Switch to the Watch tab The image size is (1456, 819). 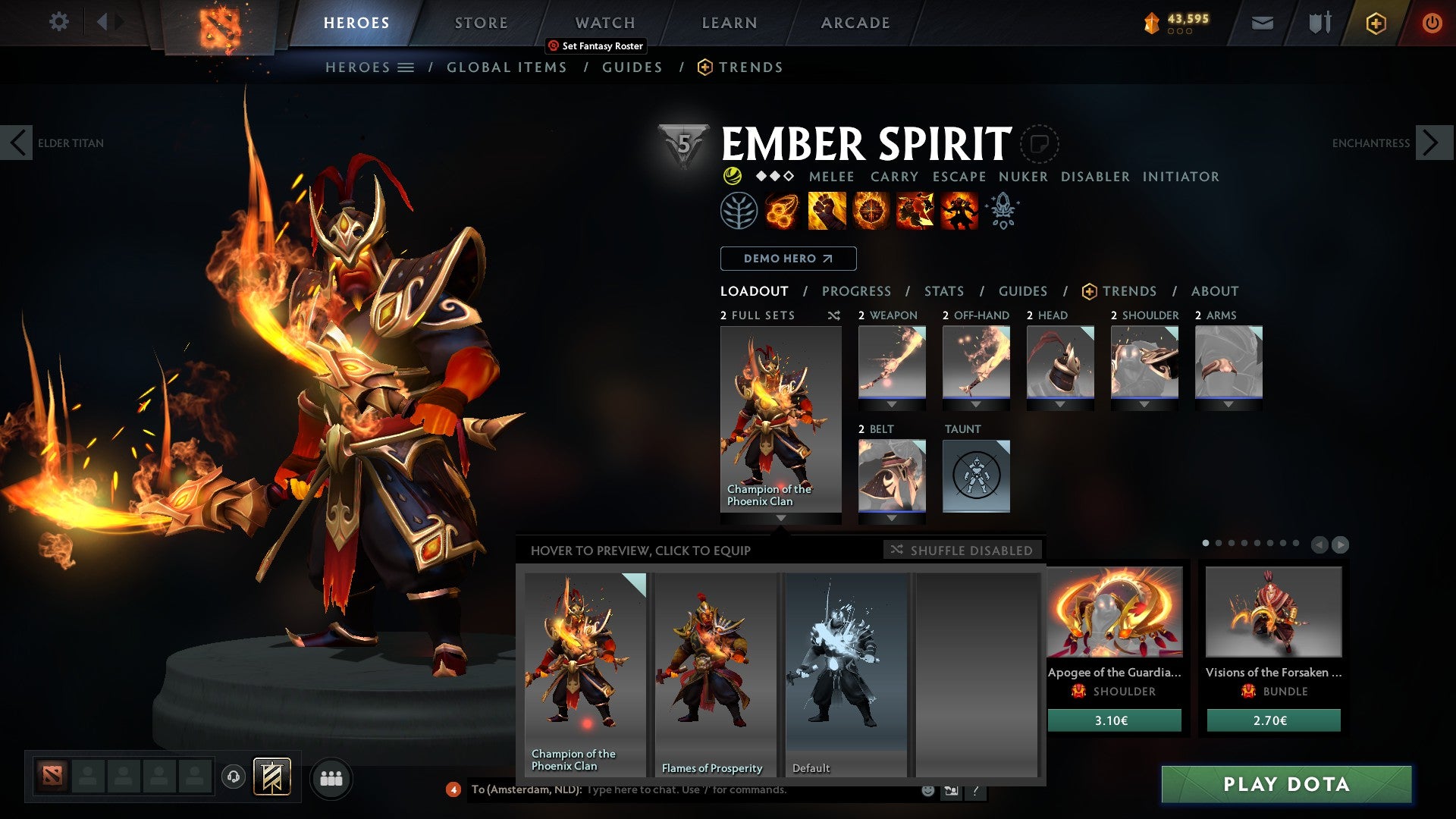pos(604,22)
